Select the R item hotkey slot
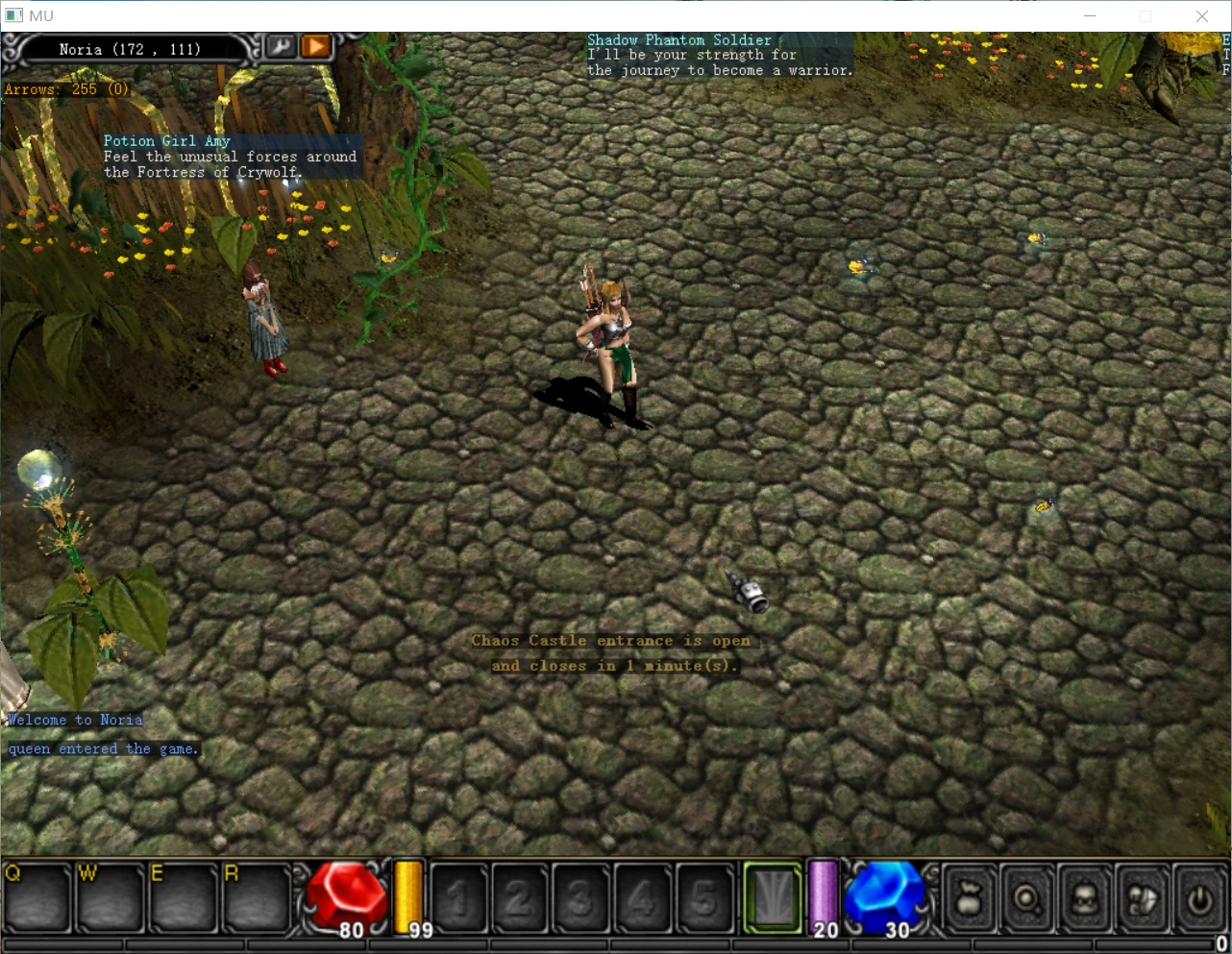 [257, 898]
